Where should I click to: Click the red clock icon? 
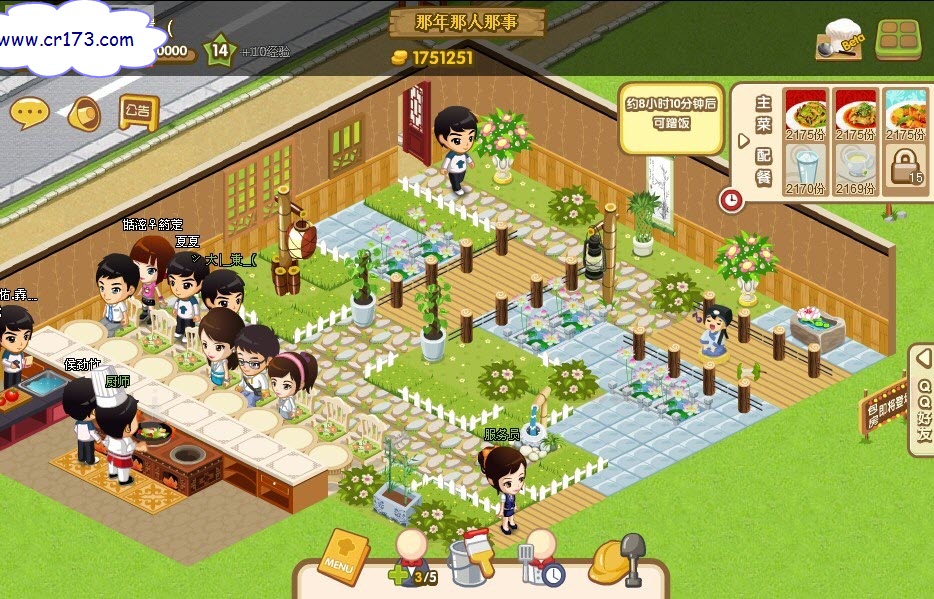click(732, 200)
